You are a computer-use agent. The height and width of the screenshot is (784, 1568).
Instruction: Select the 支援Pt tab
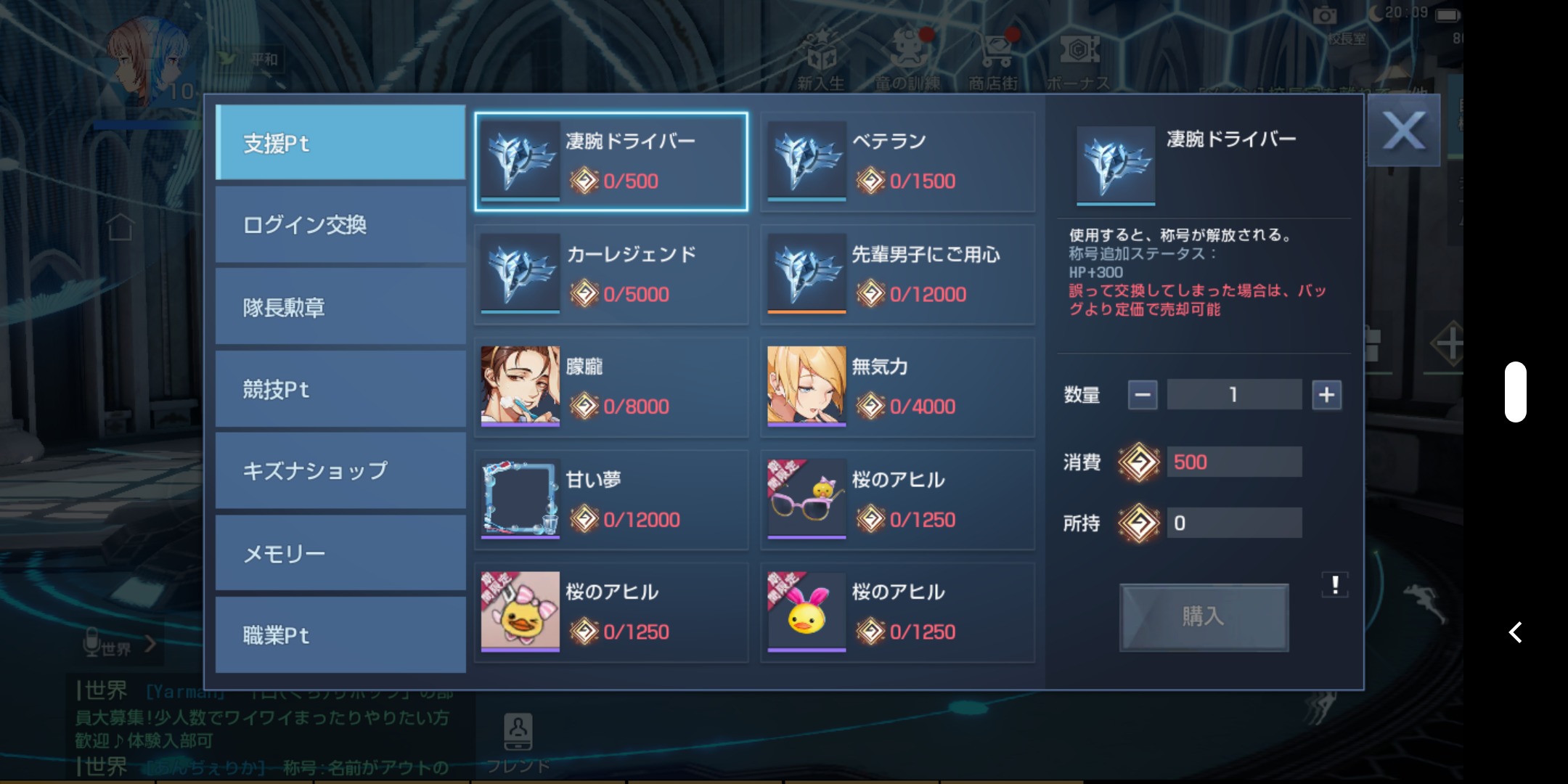click(x=340, y=143)
